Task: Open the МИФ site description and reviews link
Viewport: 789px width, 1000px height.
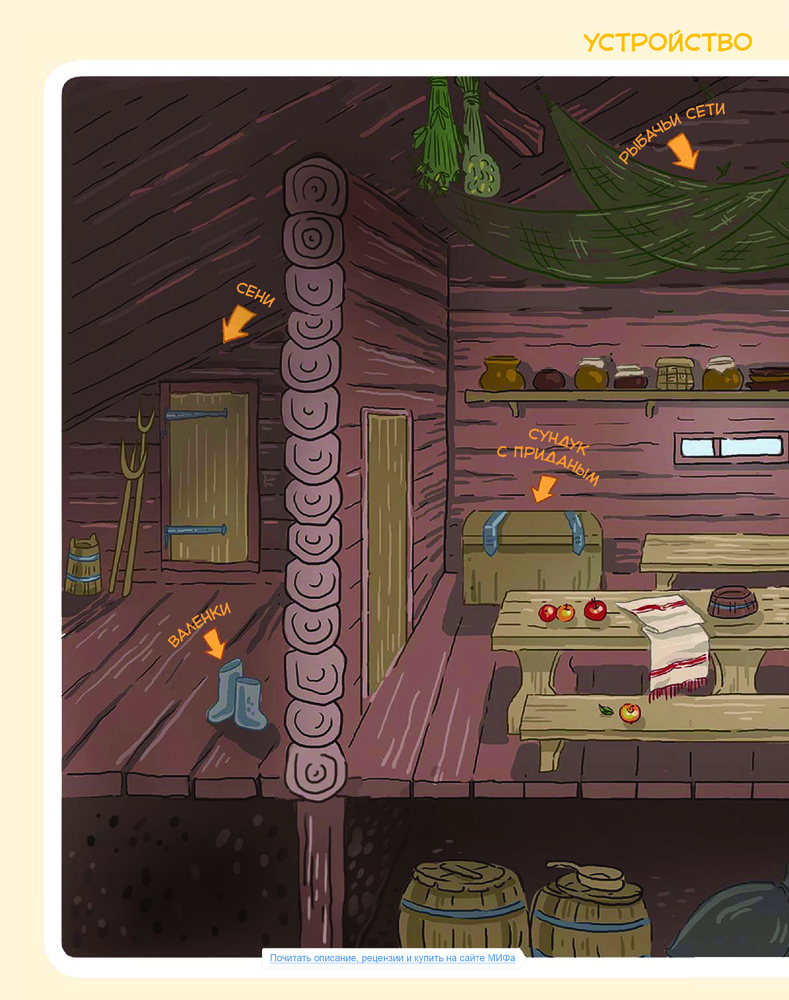Action: point(392,958)
